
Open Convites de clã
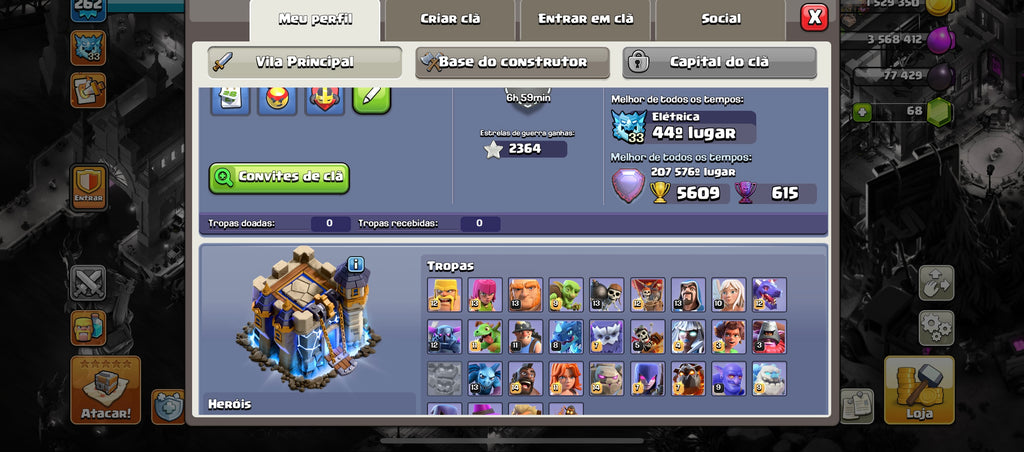[279, 177]
